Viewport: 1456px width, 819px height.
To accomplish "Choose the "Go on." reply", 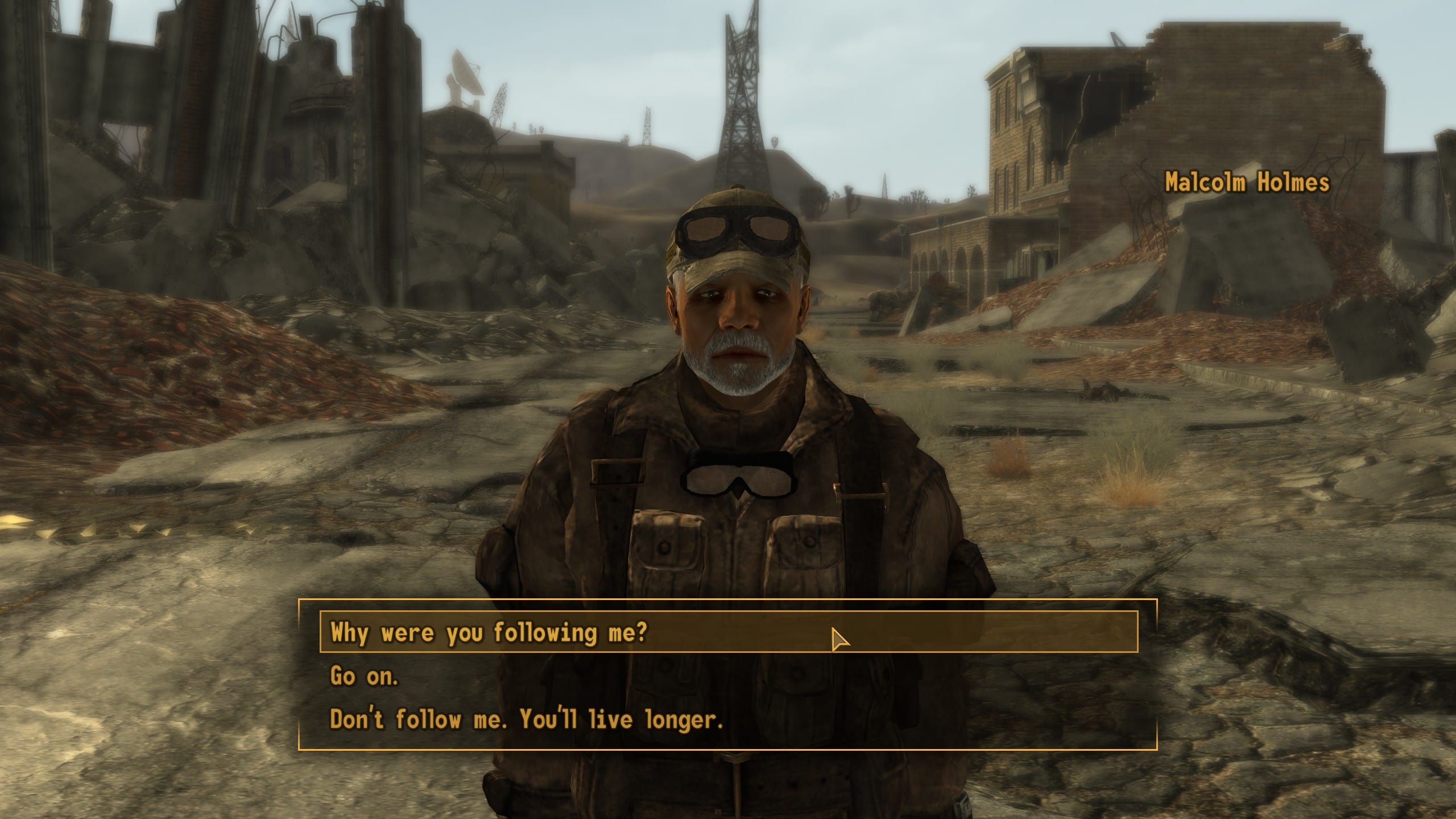I will (365, 676).
